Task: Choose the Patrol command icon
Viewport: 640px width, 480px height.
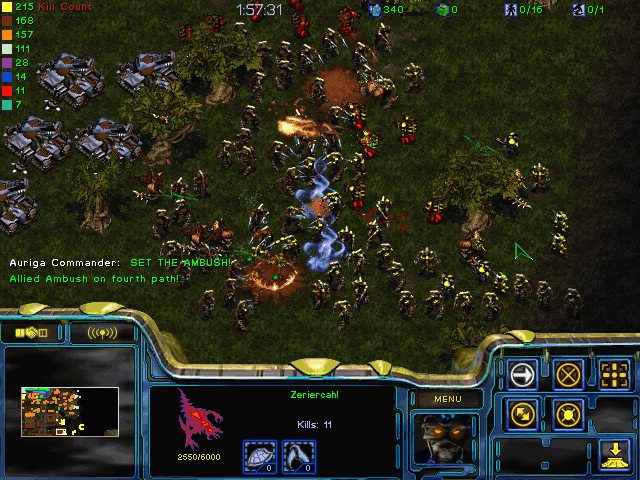Action: pyautogui.click(x=523, y=414)
